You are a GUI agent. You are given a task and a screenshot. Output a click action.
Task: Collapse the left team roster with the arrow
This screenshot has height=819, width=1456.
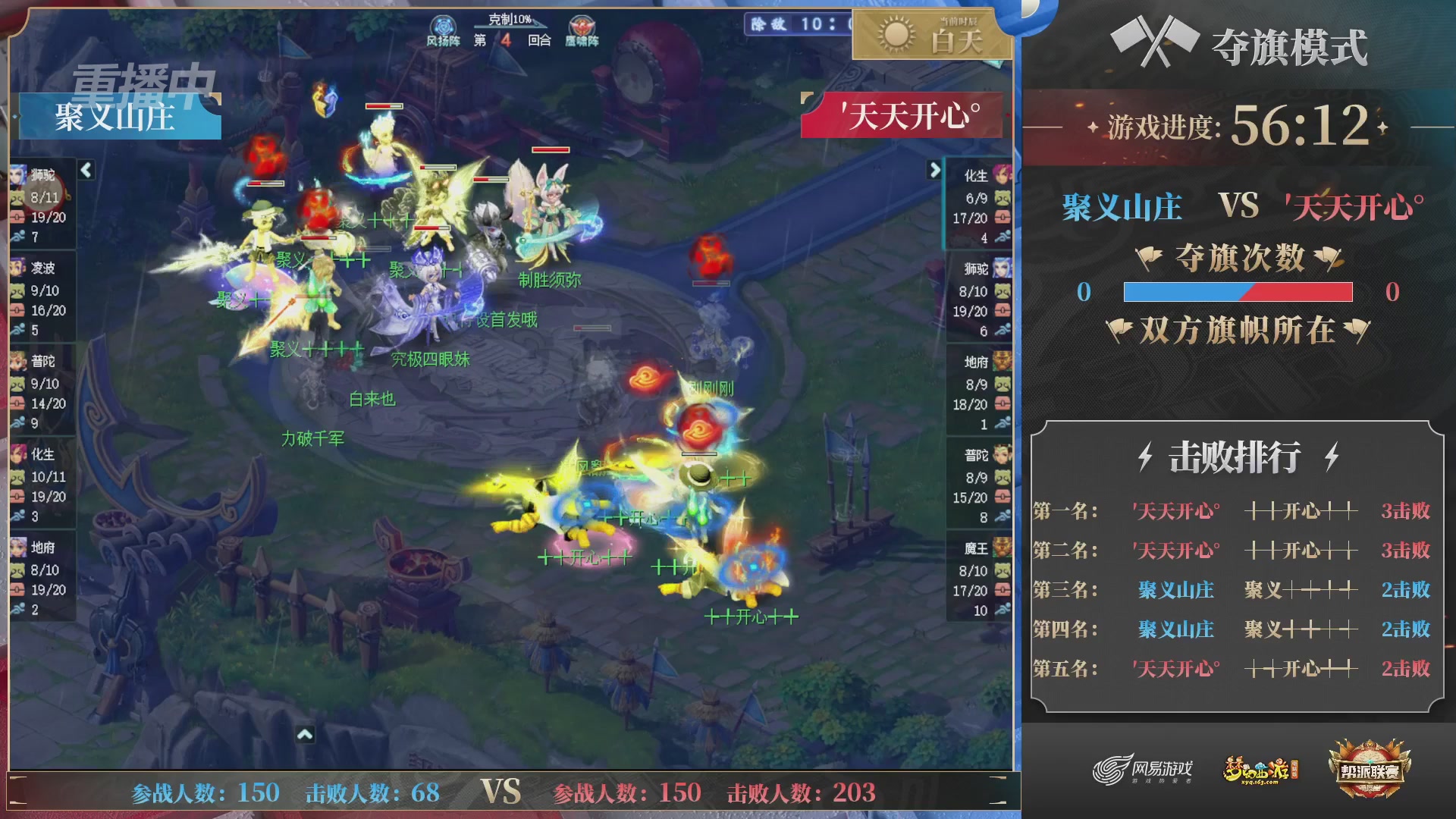[x=85, y=171]
